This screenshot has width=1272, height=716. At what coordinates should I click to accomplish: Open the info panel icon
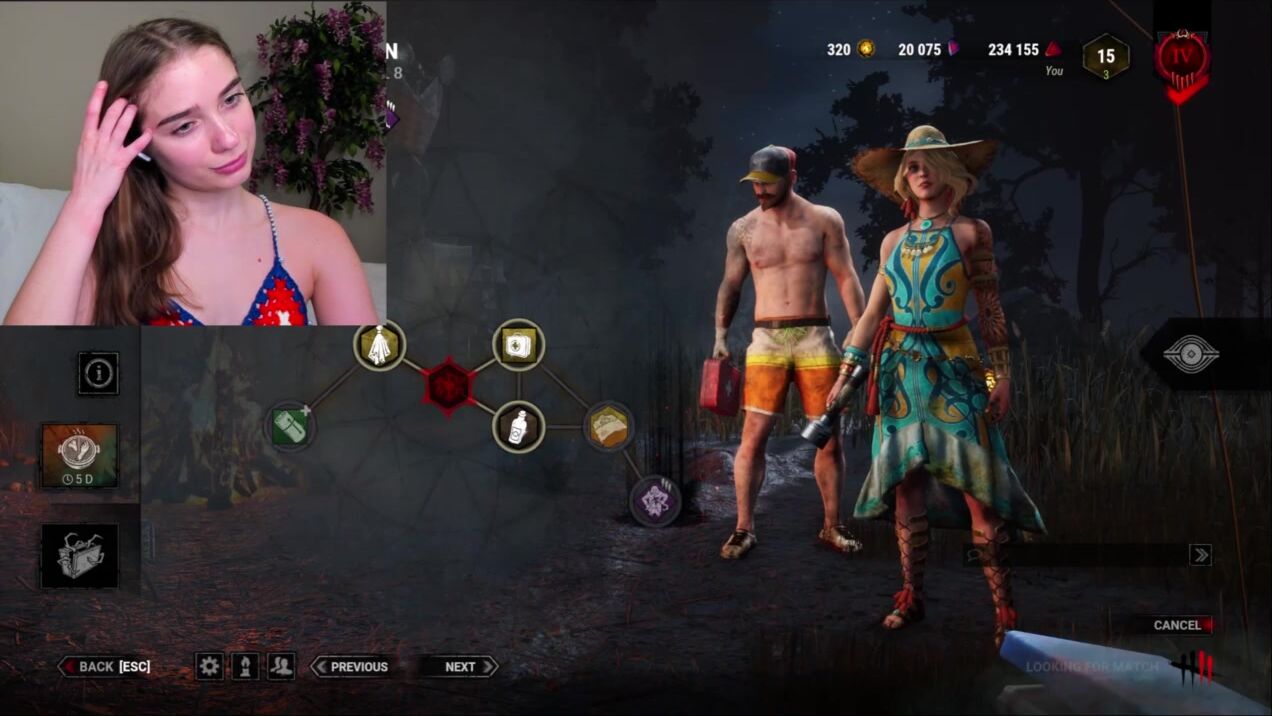coord(98,373)
